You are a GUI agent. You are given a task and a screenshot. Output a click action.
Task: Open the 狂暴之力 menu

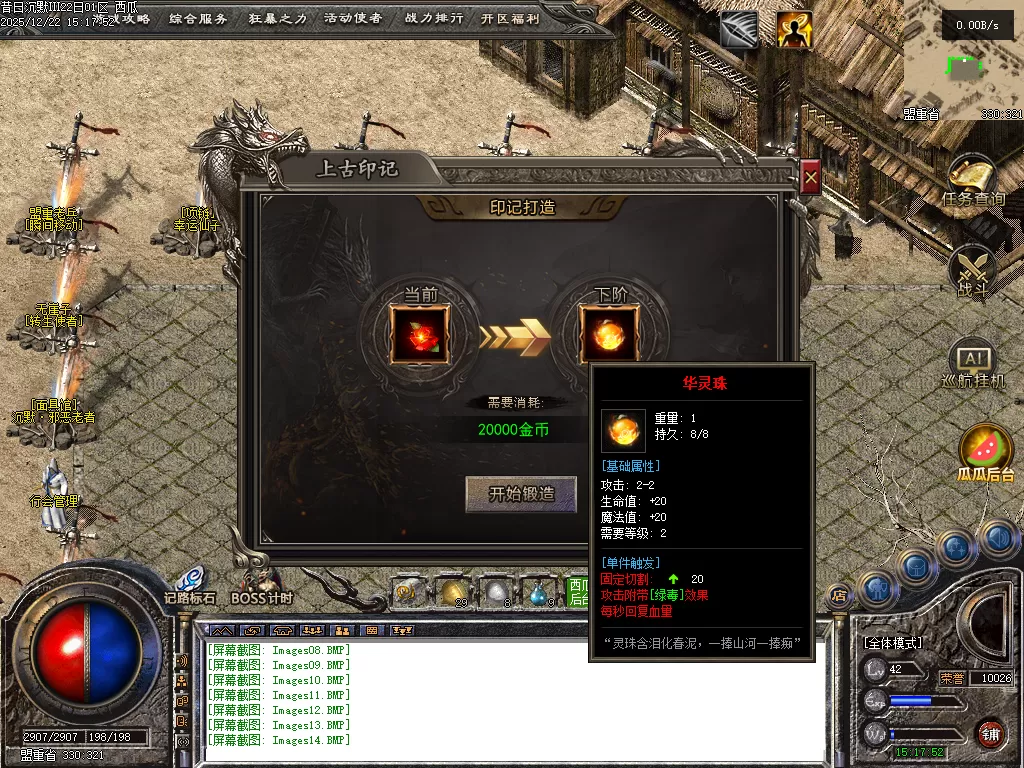[277, 18]
